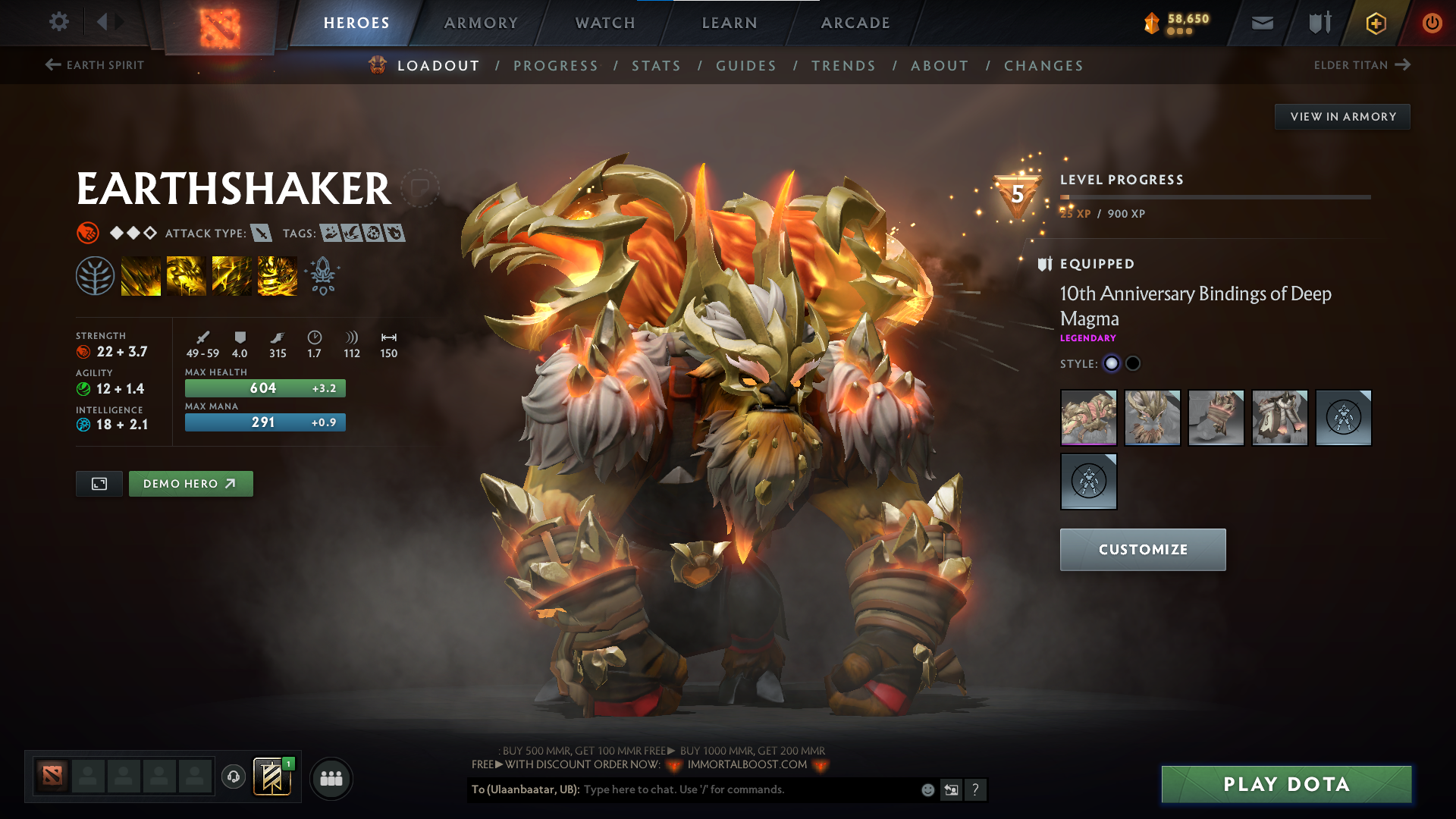Enable voice chat with the headset icon
This screenshot has width=1456, height=819.
233,777
